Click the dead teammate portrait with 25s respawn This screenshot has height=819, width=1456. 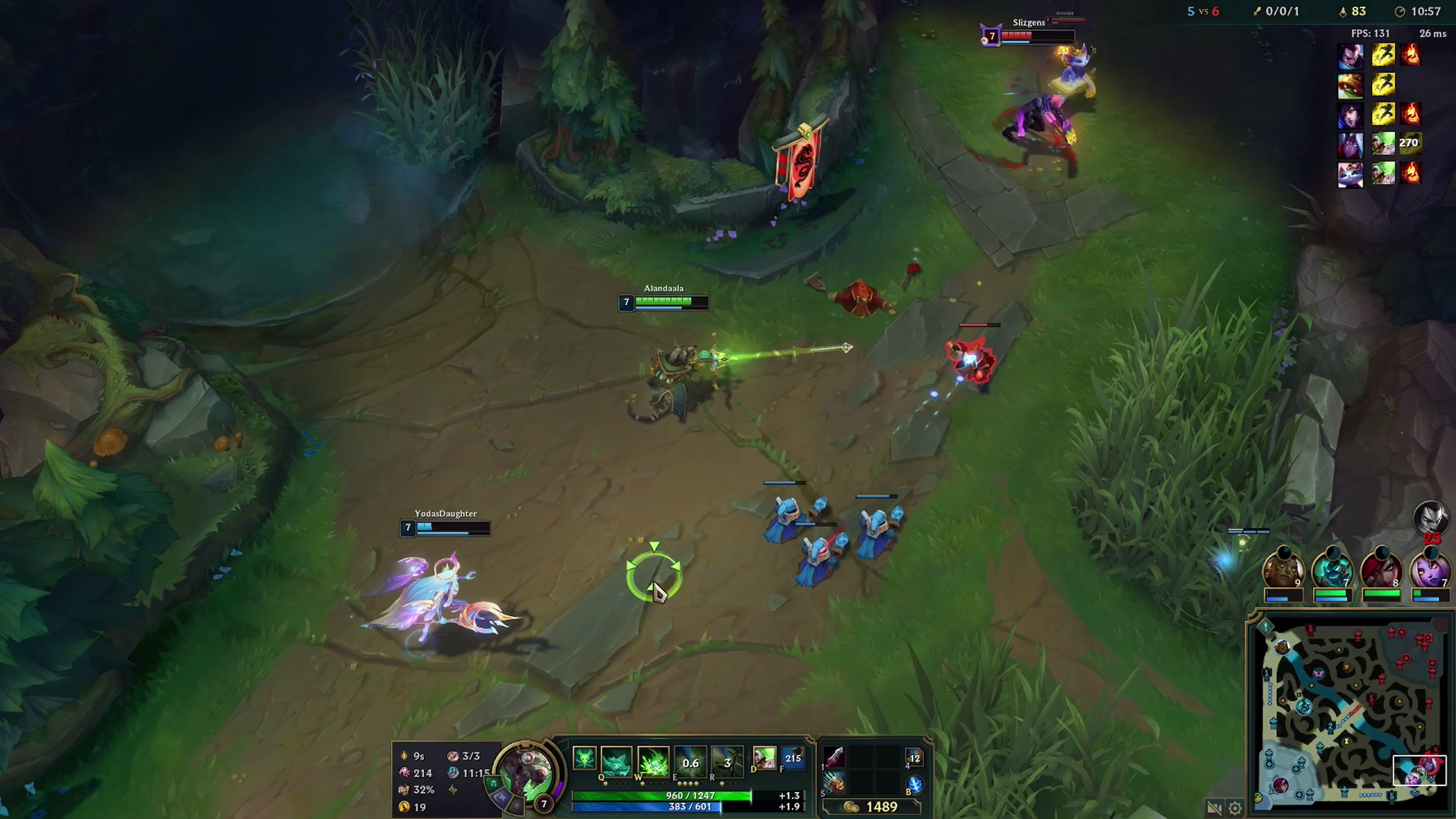coord(1433,521)
